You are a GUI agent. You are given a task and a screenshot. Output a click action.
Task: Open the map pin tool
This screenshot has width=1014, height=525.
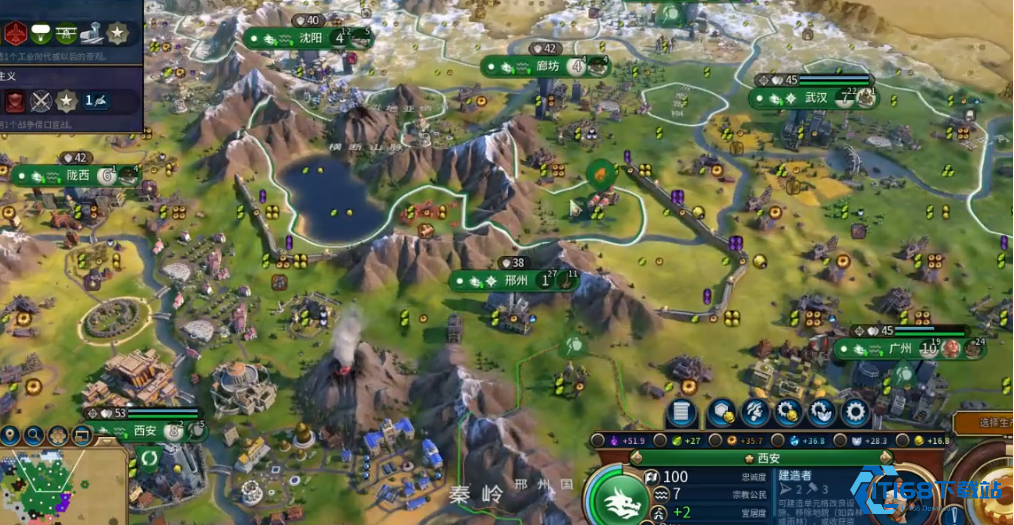pos(12,436)
